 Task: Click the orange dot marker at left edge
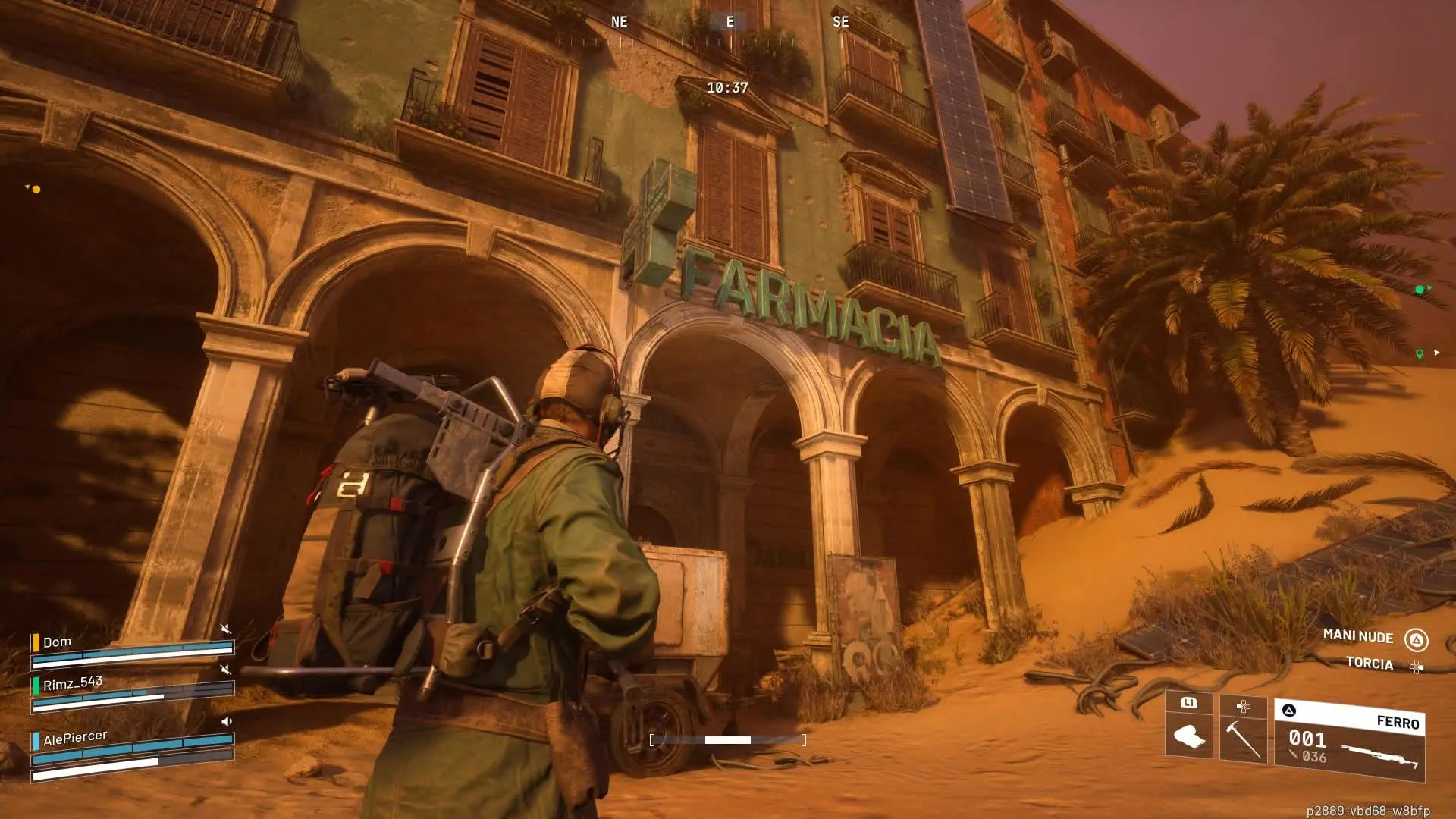pyautogui.click(x=36, y=189)
